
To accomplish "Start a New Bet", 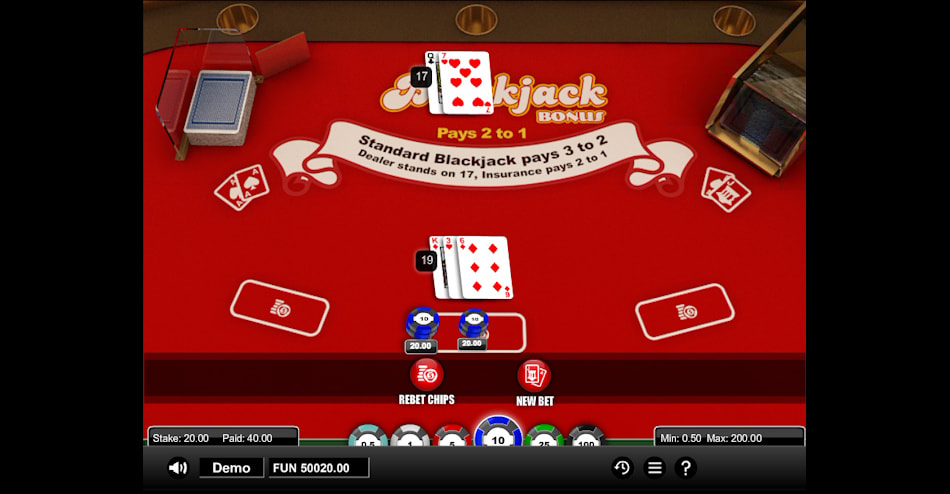I will (x=534, y=376).
